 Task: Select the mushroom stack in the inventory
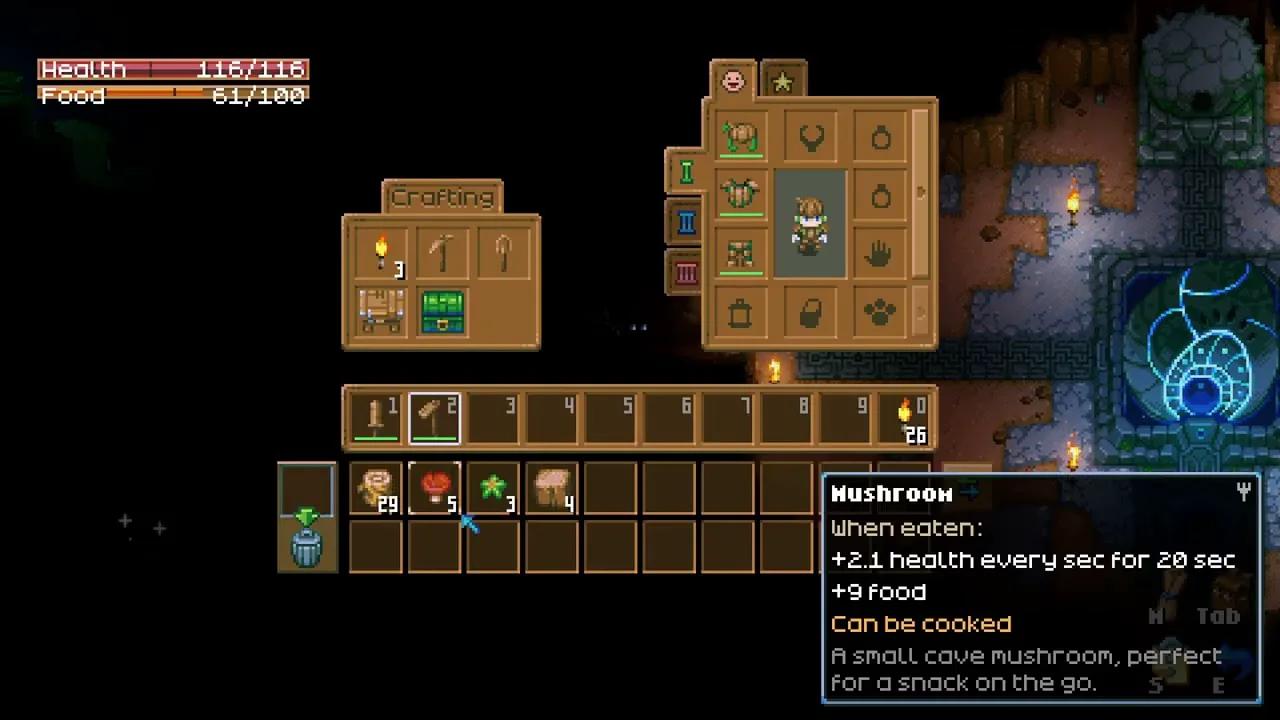click(434, 488)
